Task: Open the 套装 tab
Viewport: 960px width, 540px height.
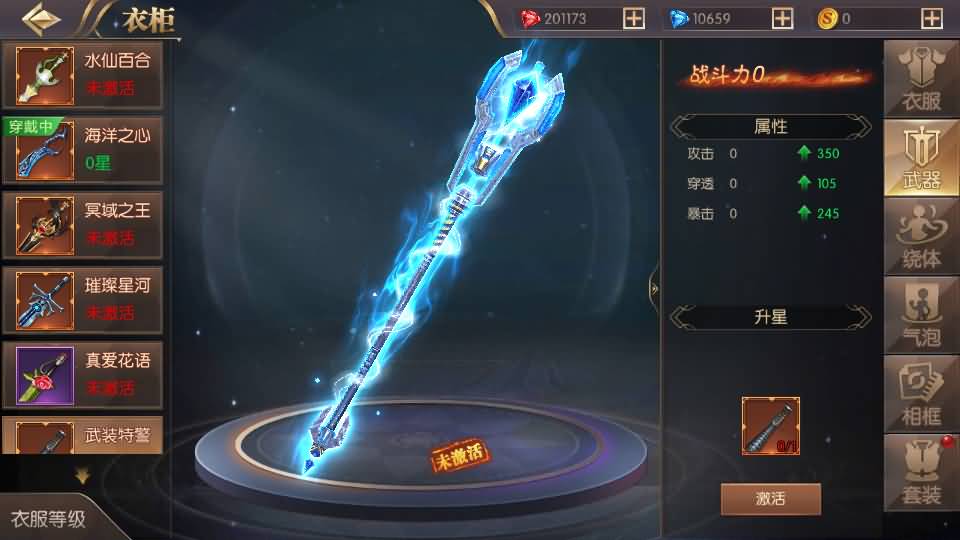Action: point(921,471)
